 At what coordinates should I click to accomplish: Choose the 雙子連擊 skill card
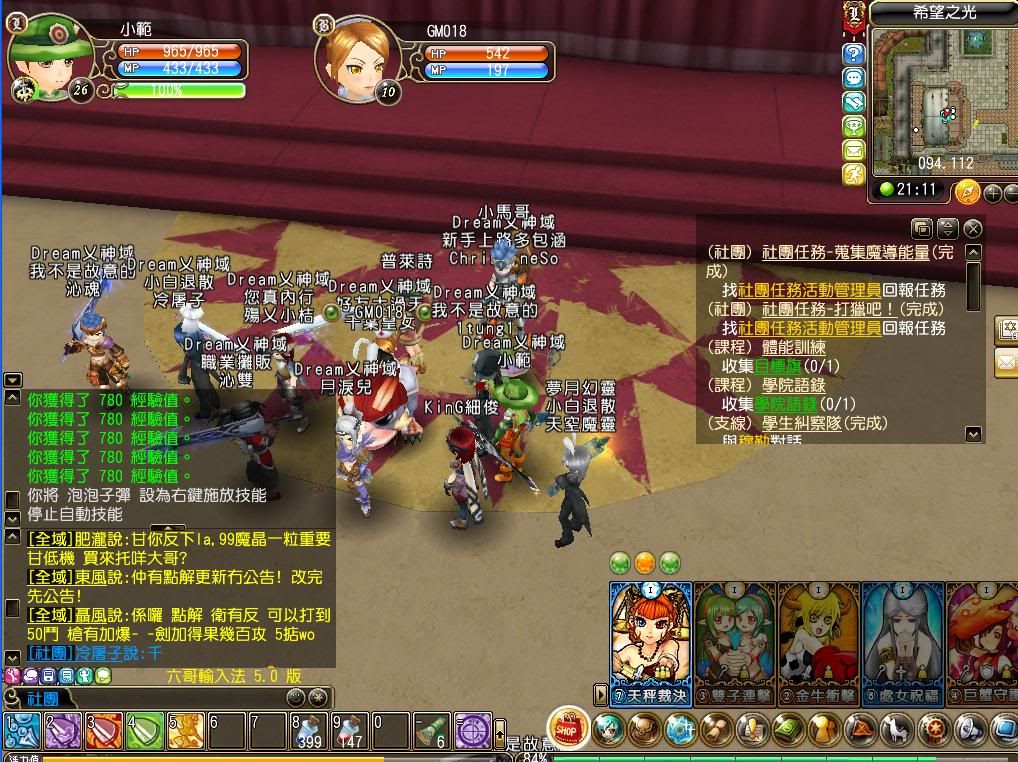(734, 638)
